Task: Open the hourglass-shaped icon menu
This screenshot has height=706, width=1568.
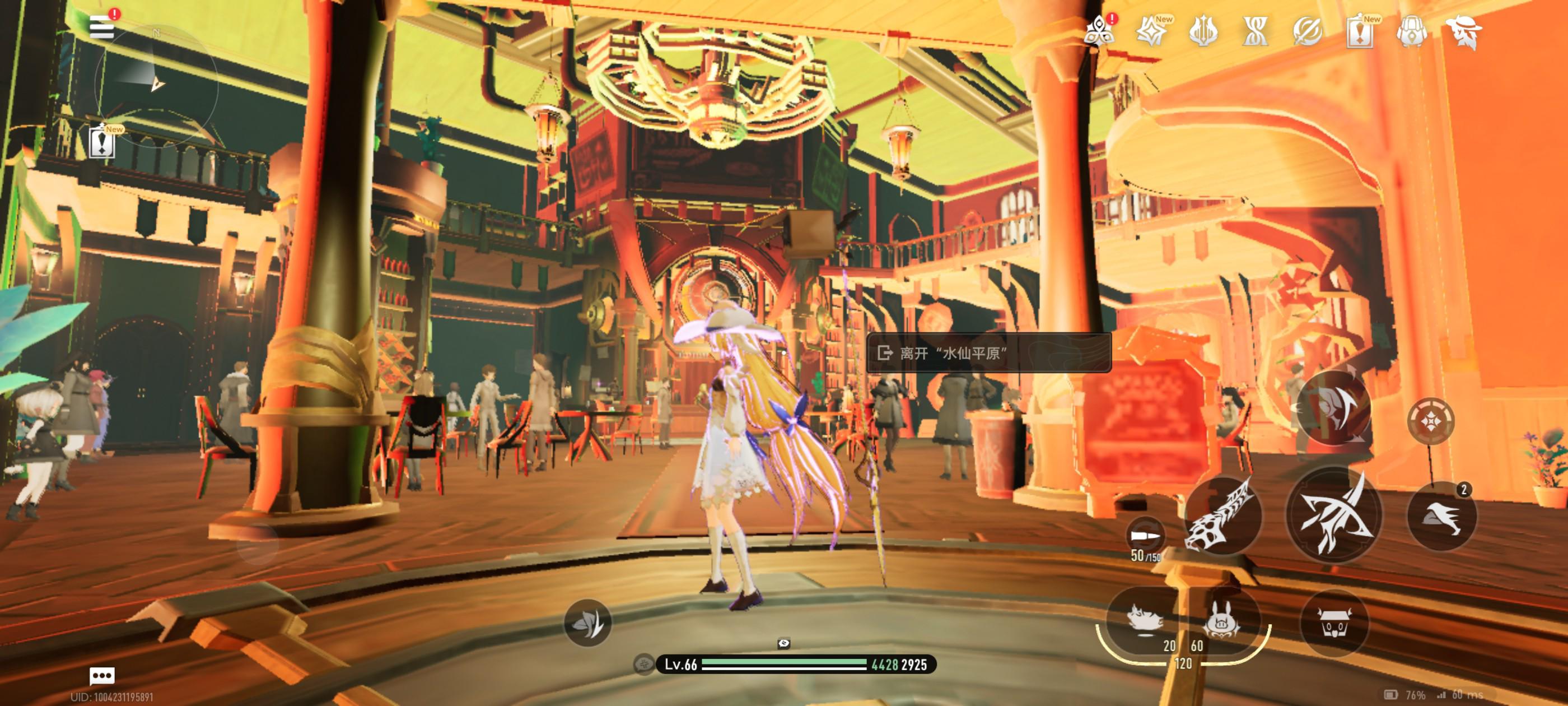Action: (1254, 31)
